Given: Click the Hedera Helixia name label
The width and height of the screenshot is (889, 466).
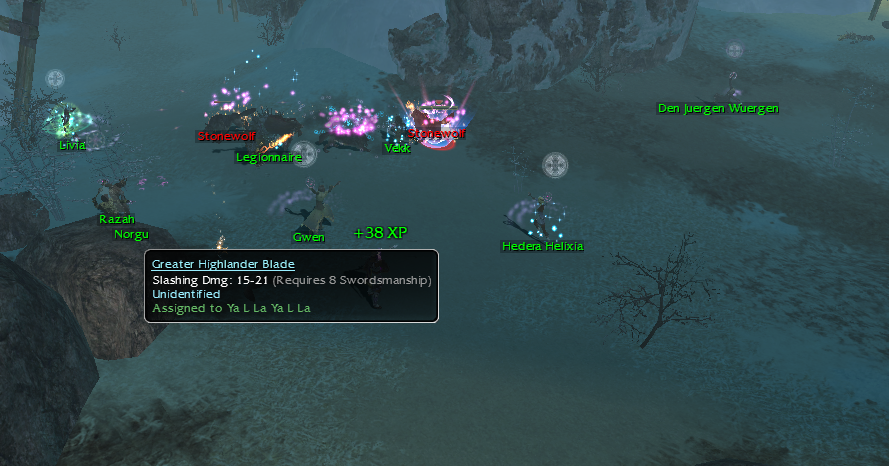Looking at the screenshot, I should (542, 246).
